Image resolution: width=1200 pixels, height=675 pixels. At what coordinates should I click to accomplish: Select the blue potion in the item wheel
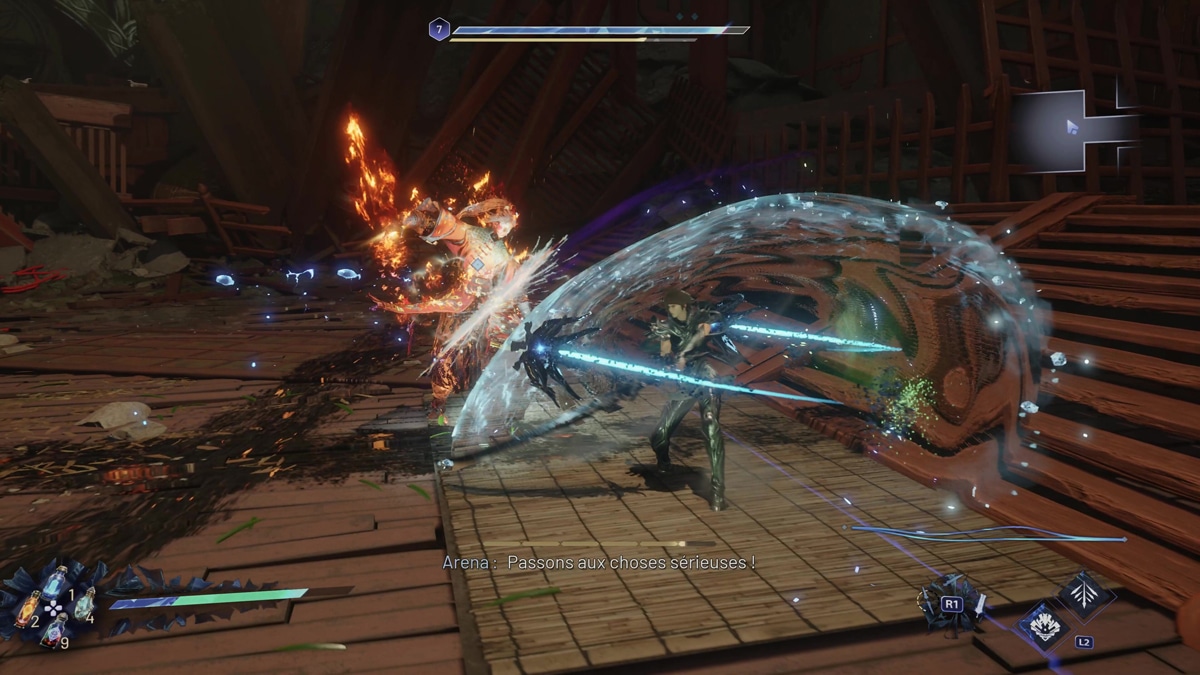click(55, 580)
